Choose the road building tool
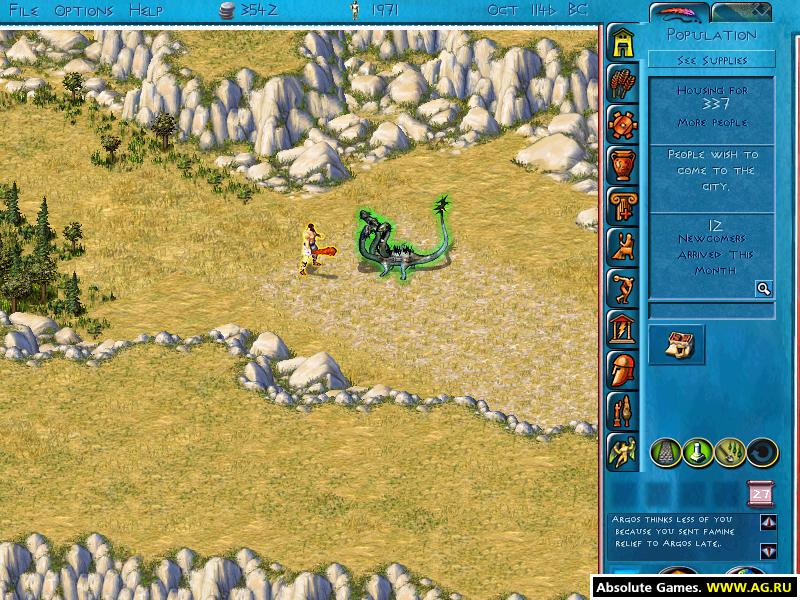The image size is (800, 600). [667, 452]
